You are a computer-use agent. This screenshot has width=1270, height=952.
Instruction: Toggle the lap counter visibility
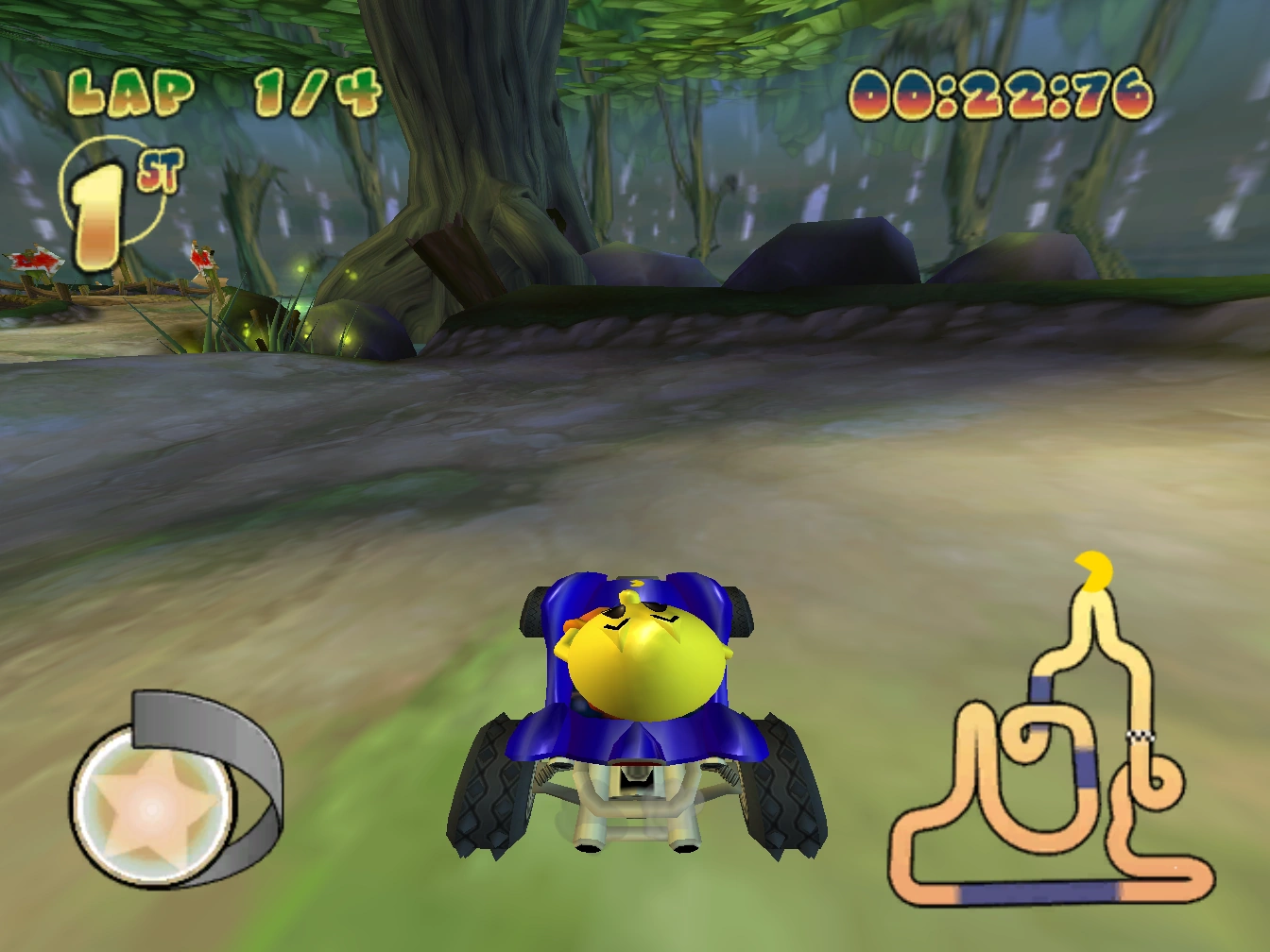coord(227,88)
